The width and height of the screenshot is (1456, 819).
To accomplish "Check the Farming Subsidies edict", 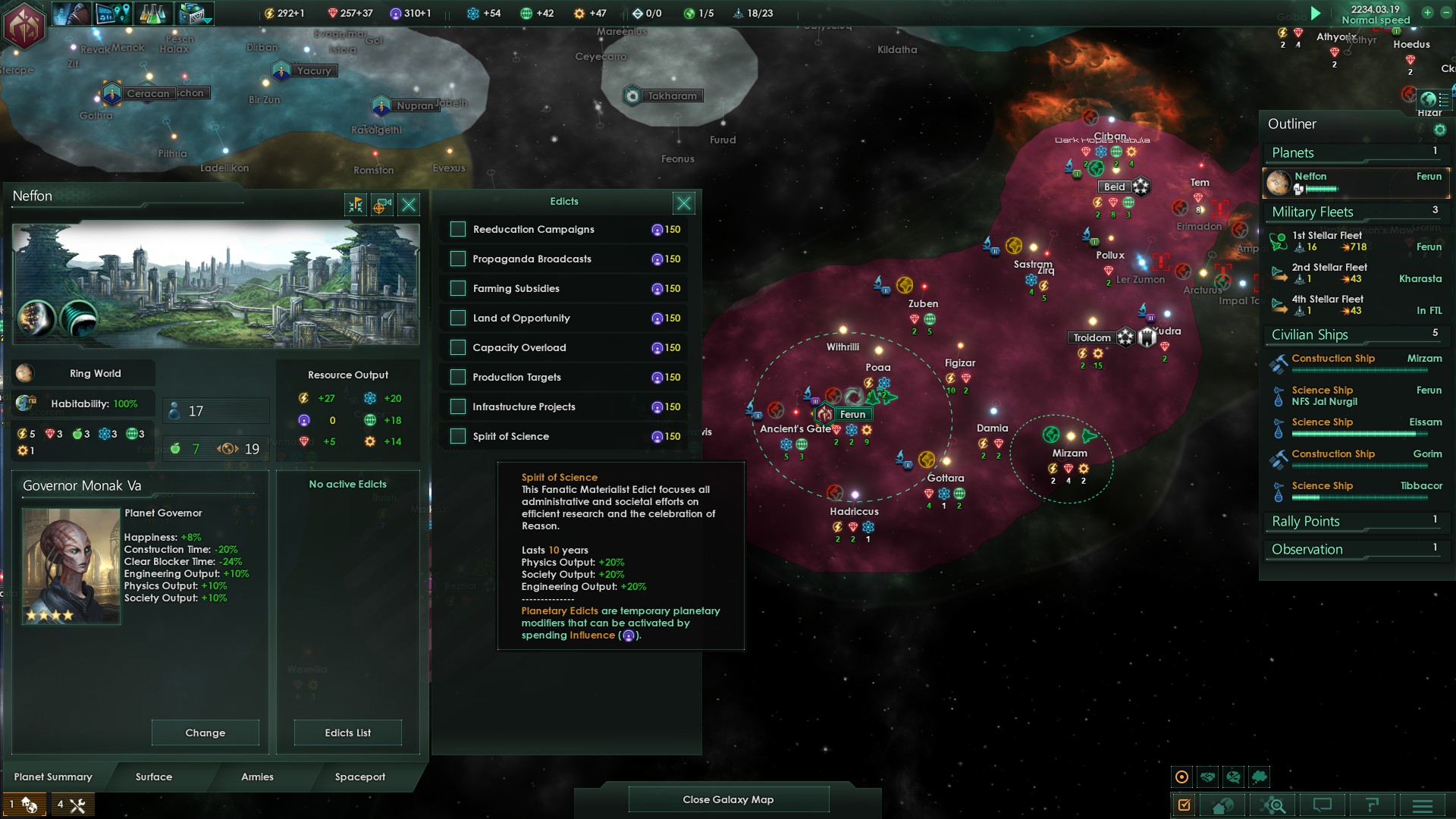I will pos(458,289).
